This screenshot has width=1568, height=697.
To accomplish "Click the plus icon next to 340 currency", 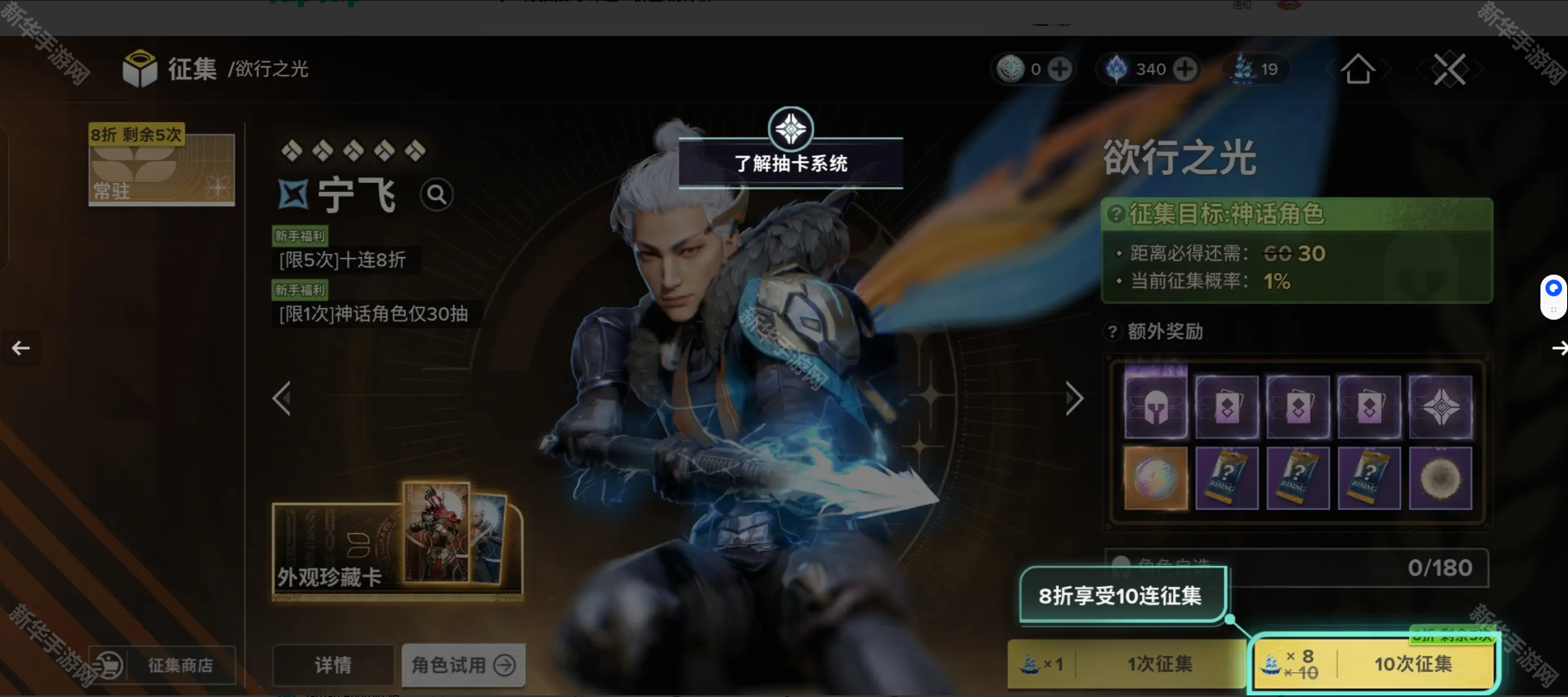I will pyautogui.click(x=1186, y=69).
